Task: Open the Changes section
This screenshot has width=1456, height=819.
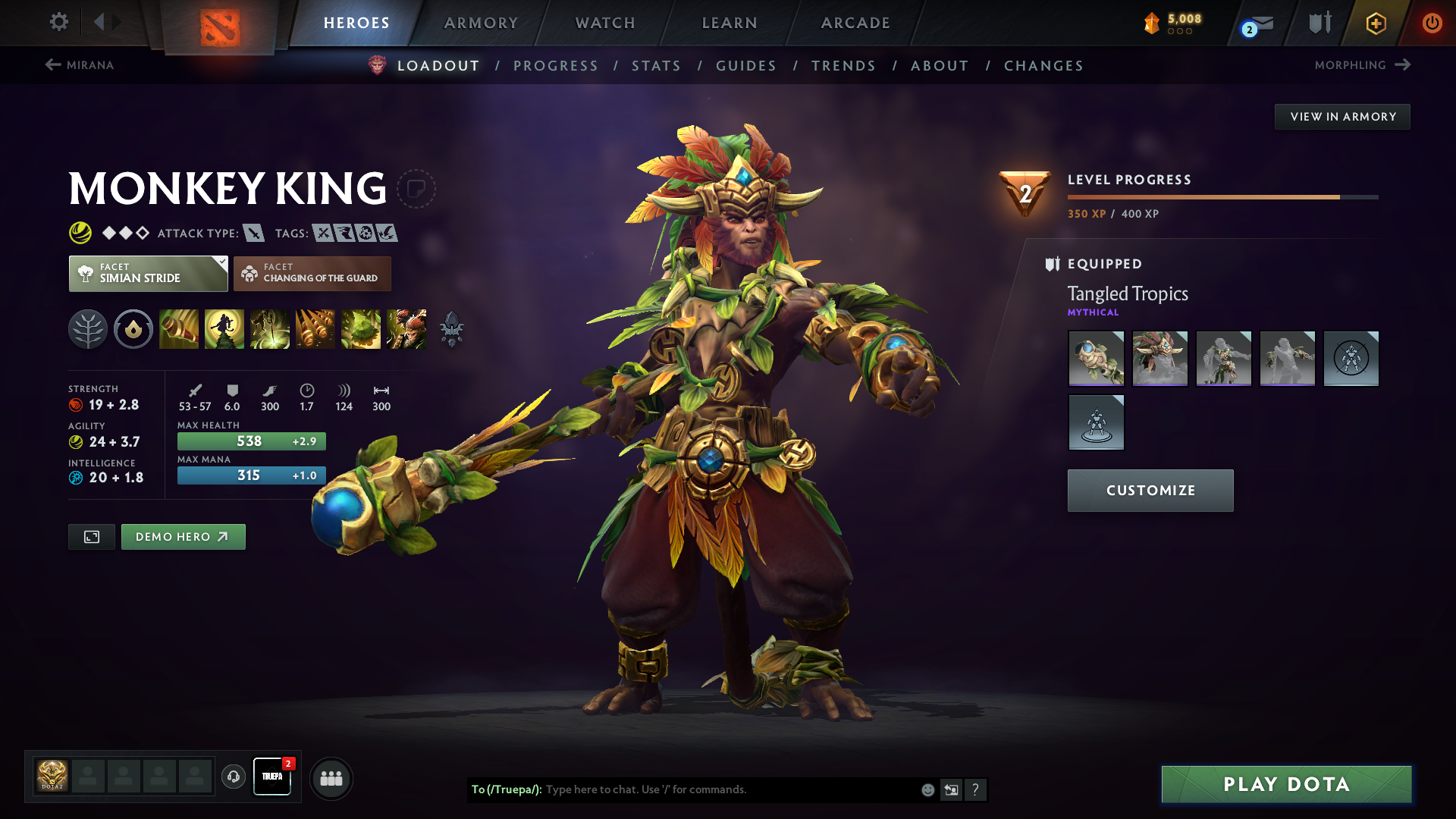Action: pyautogui.click(x=1043, y=66)
